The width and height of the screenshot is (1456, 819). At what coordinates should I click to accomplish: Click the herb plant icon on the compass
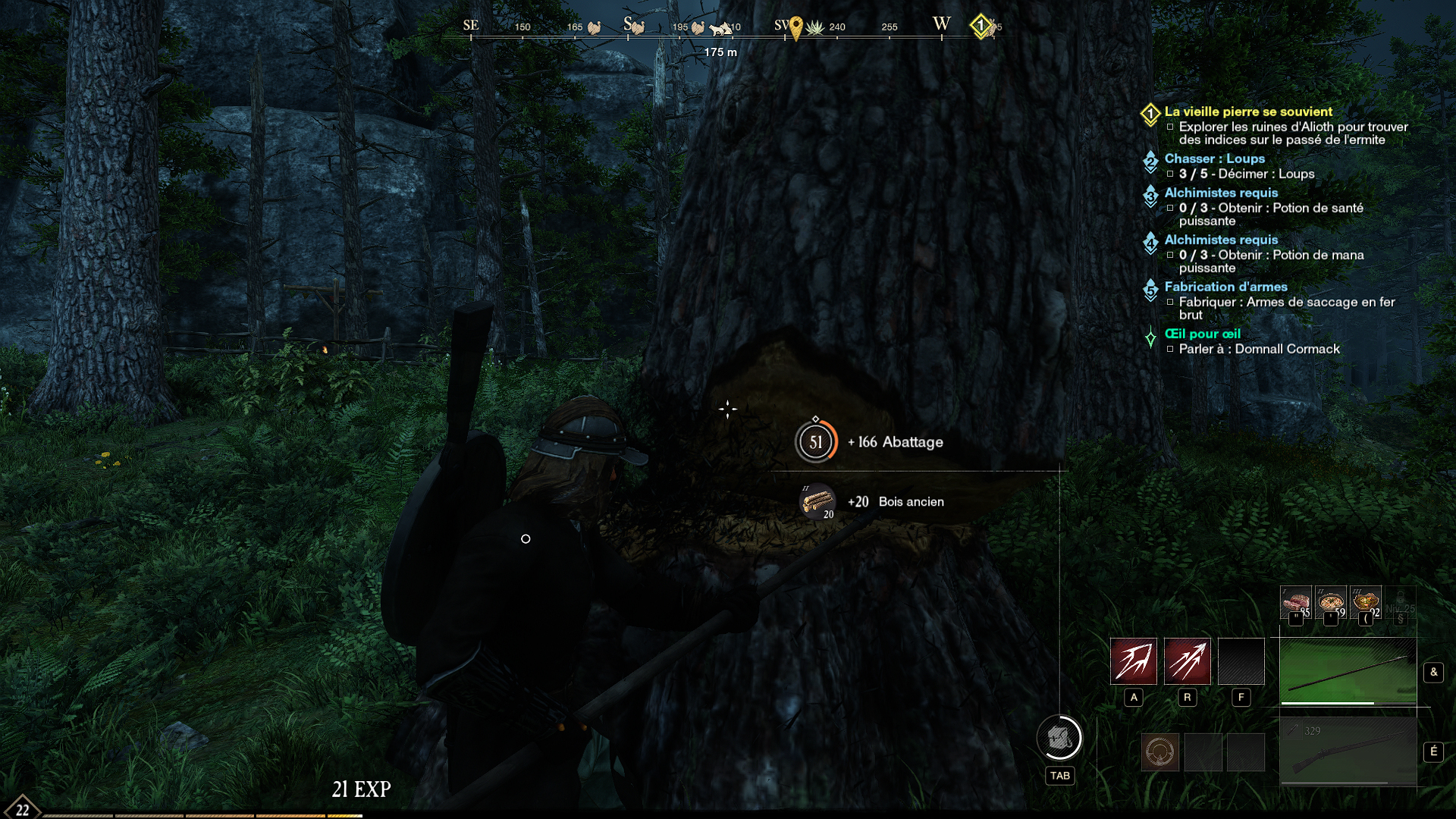[816, 28]
